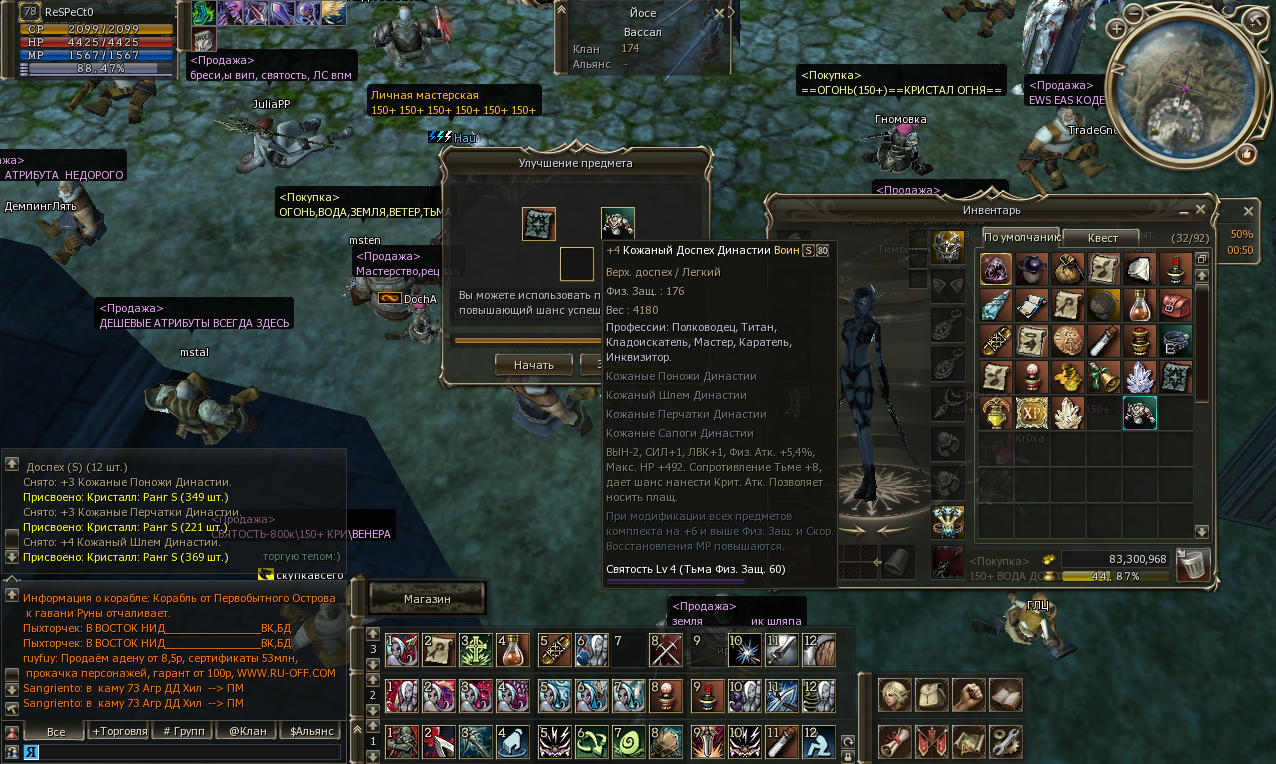Select the По умолчанию inventory tab
This screenshot has height=764, width=1276.
pyautogui.click(x=1021, y=238)
